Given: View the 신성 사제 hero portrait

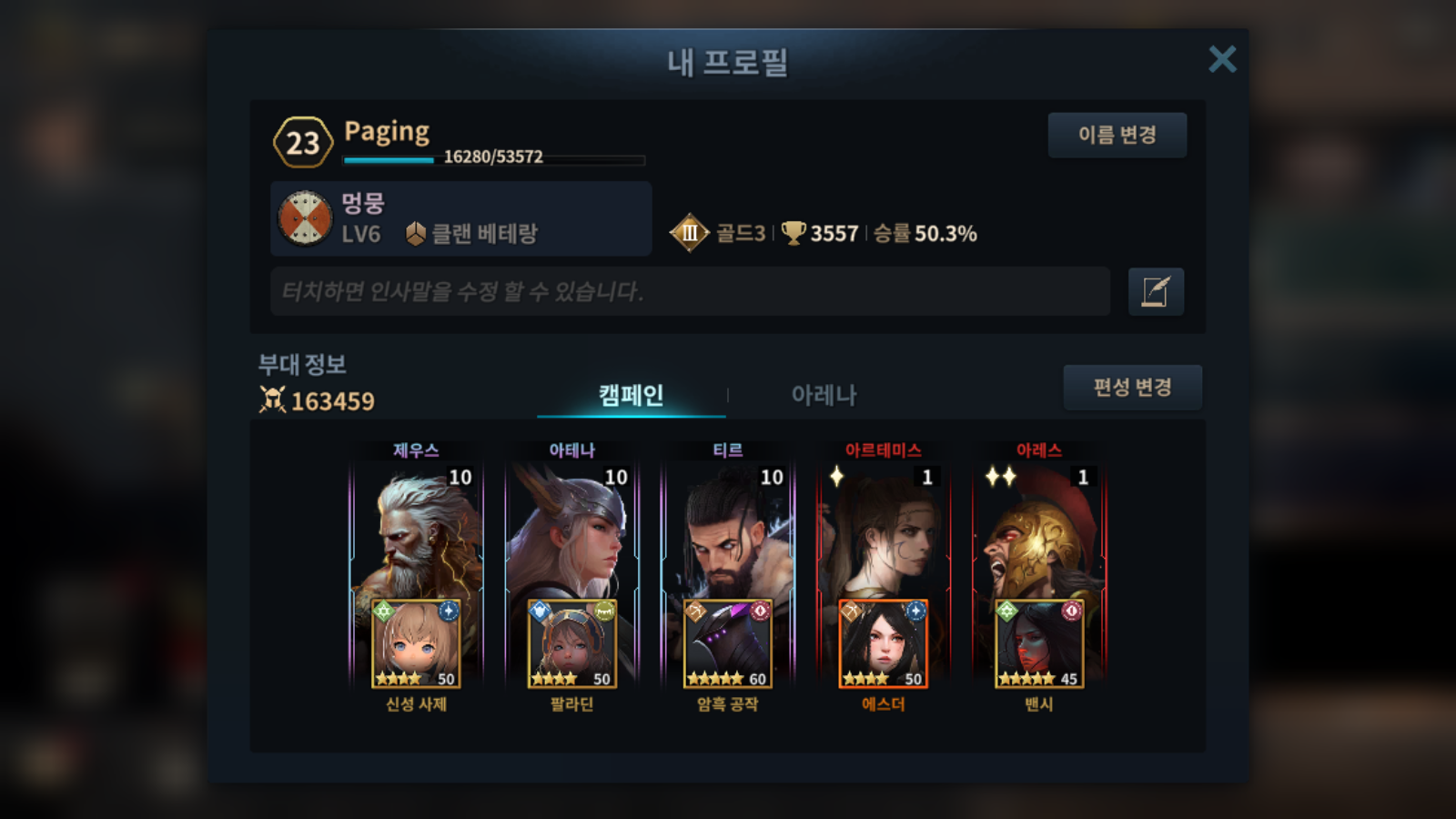Looking at the screenshot, I should (416, 644).
